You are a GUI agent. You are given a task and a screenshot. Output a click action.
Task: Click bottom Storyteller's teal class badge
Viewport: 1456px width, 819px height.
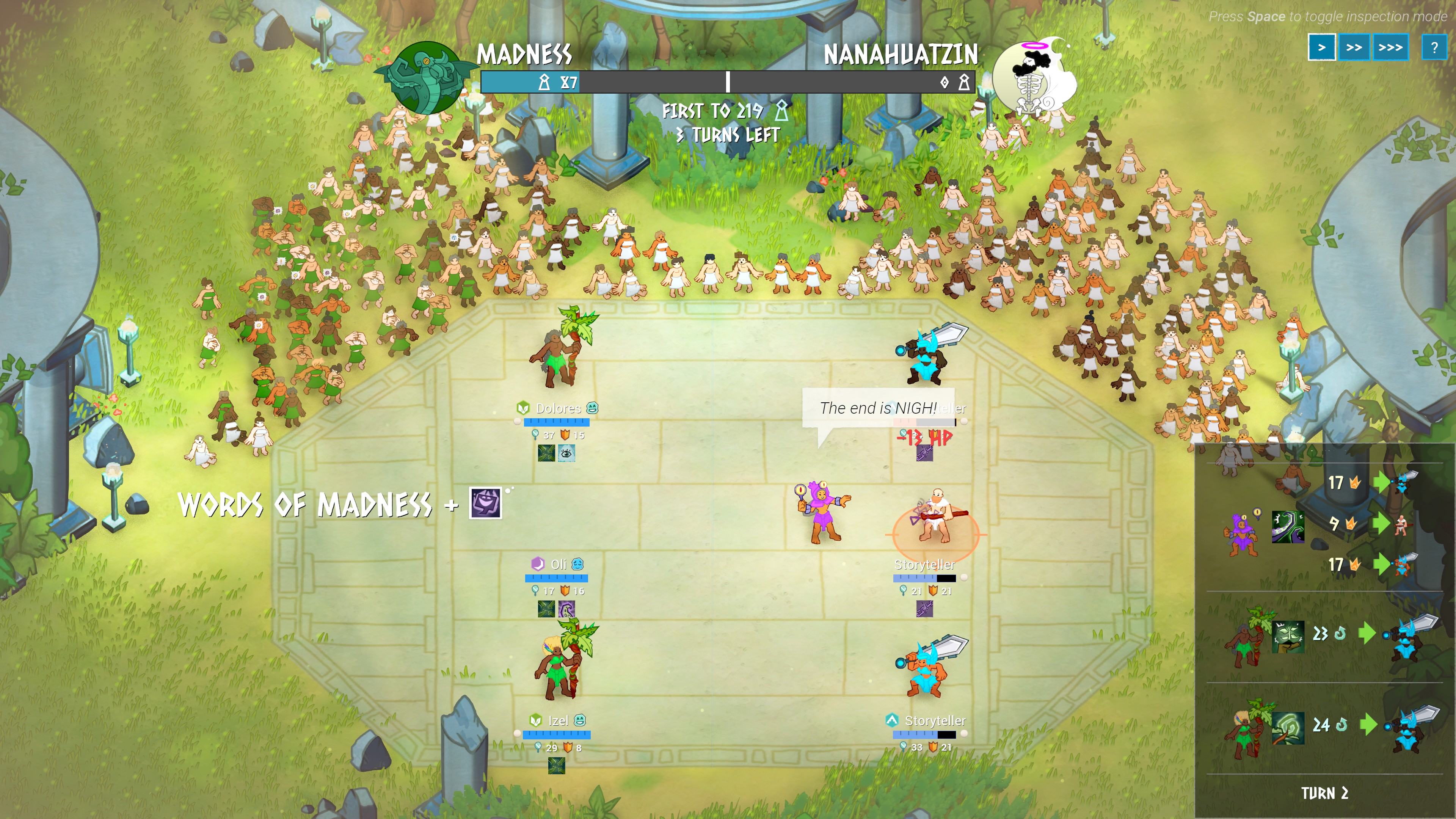coord(891,720)
